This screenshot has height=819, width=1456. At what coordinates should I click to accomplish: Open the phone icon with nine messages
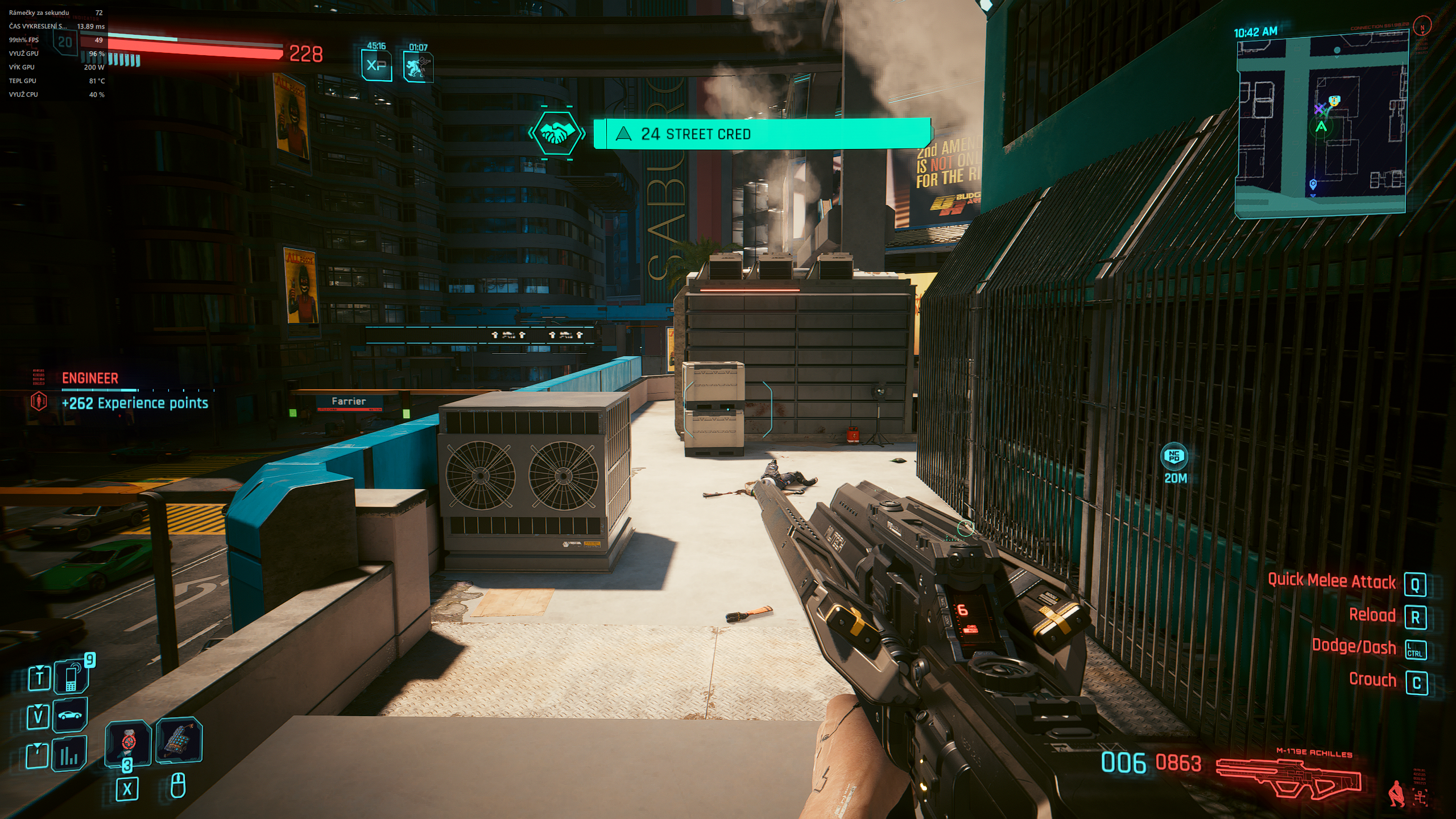click(71, 677)
